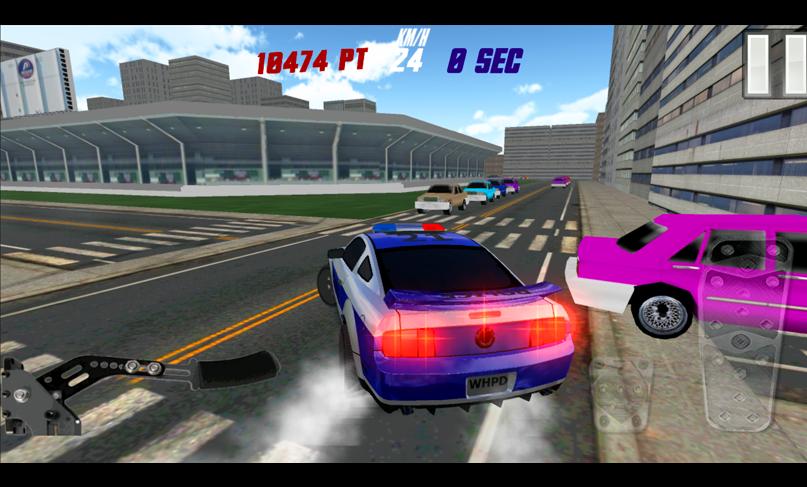This screenshot has height=487, width=807.
Task: Pause the game with the pause button
Action: 774,65
